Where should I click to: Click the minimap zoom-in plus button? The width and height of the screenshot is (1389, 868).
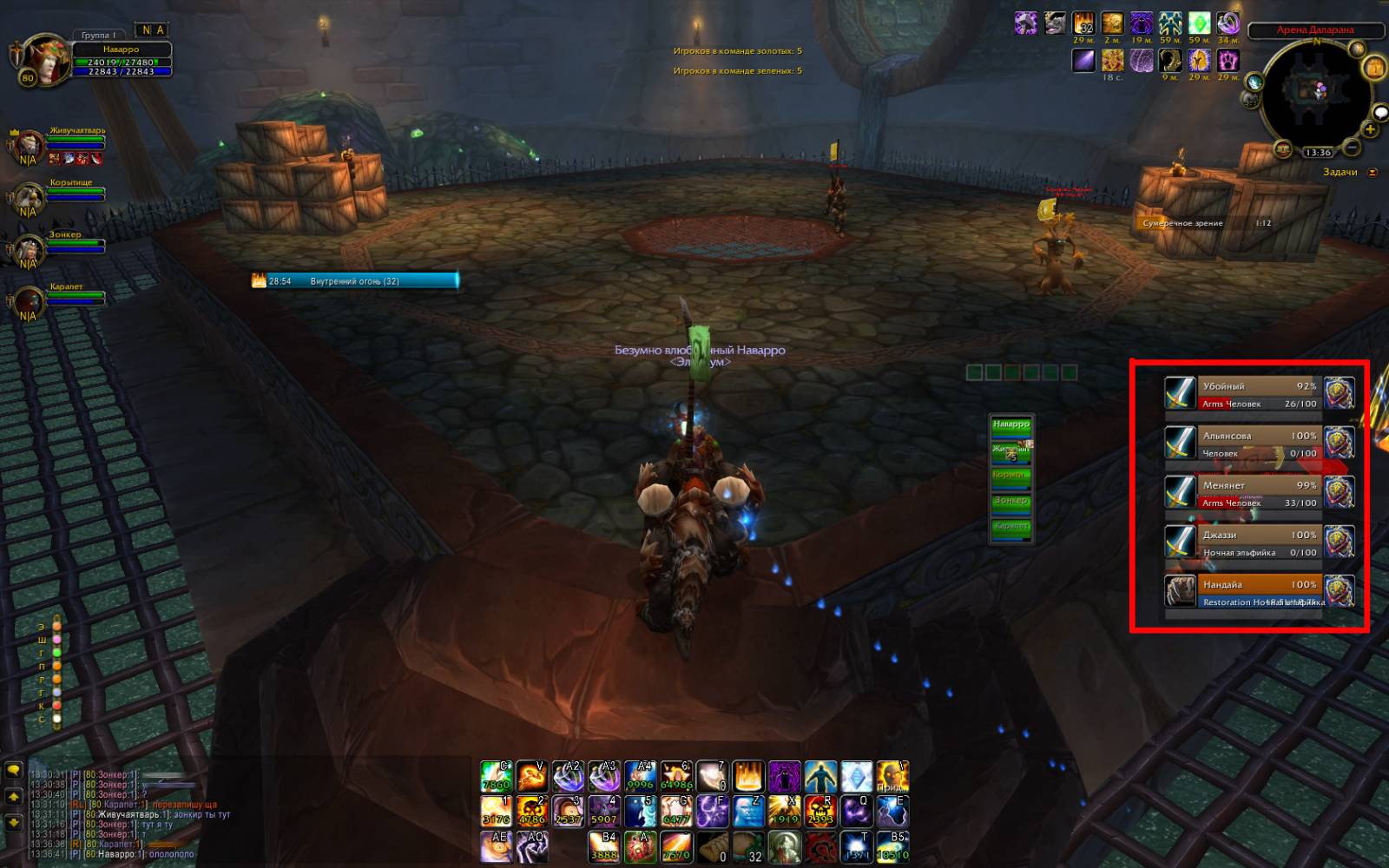coord(1370,130)
